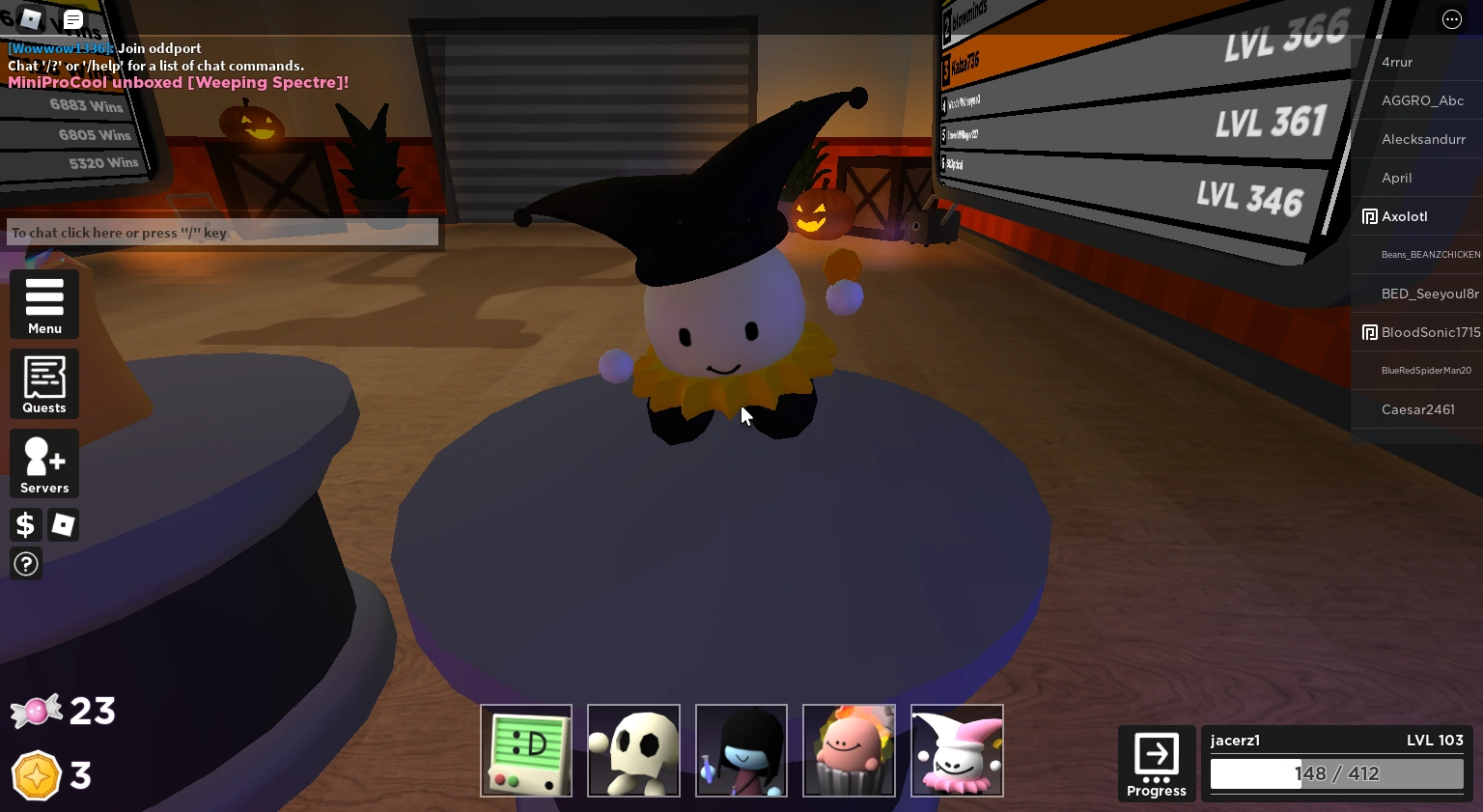
Task: Click Wowwow1336's name in chat
Action: [58, 48]
